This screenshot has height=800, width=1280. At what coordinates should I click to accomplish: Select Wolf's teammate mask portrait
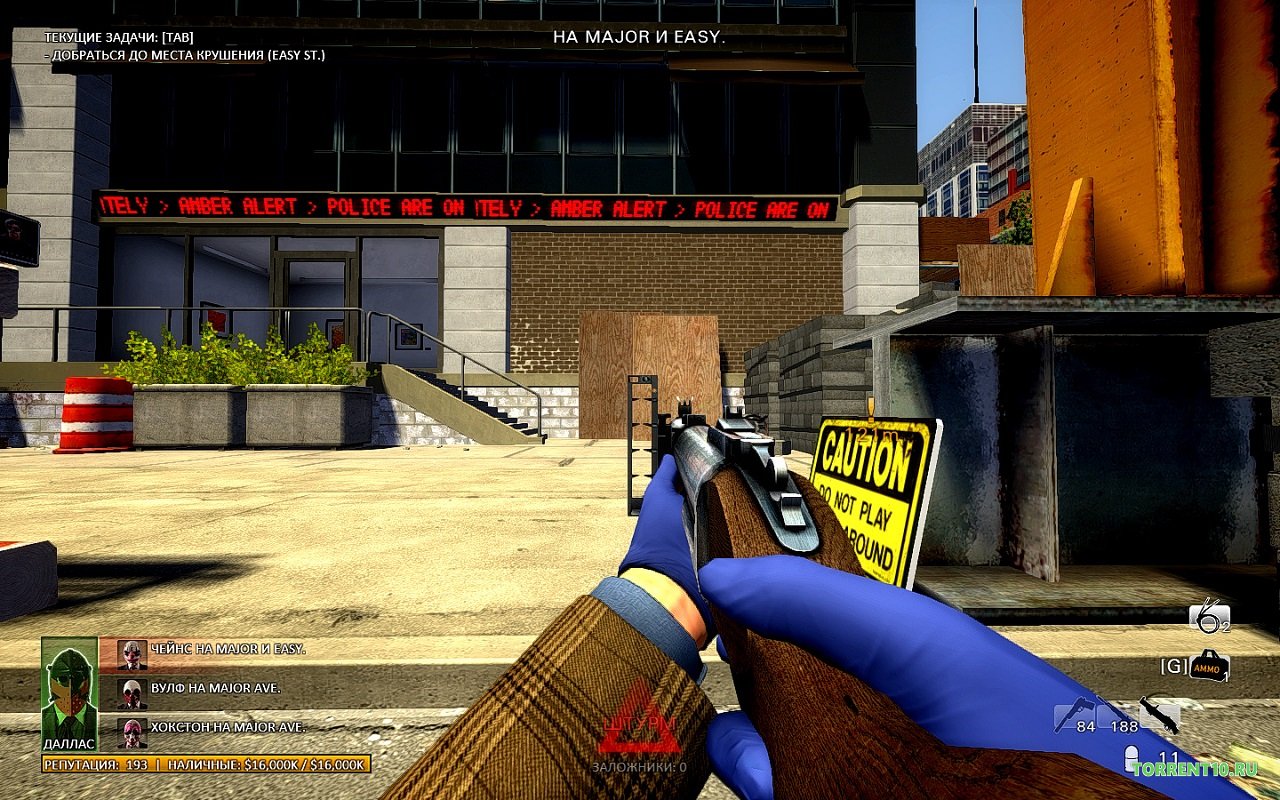(132, 693)
